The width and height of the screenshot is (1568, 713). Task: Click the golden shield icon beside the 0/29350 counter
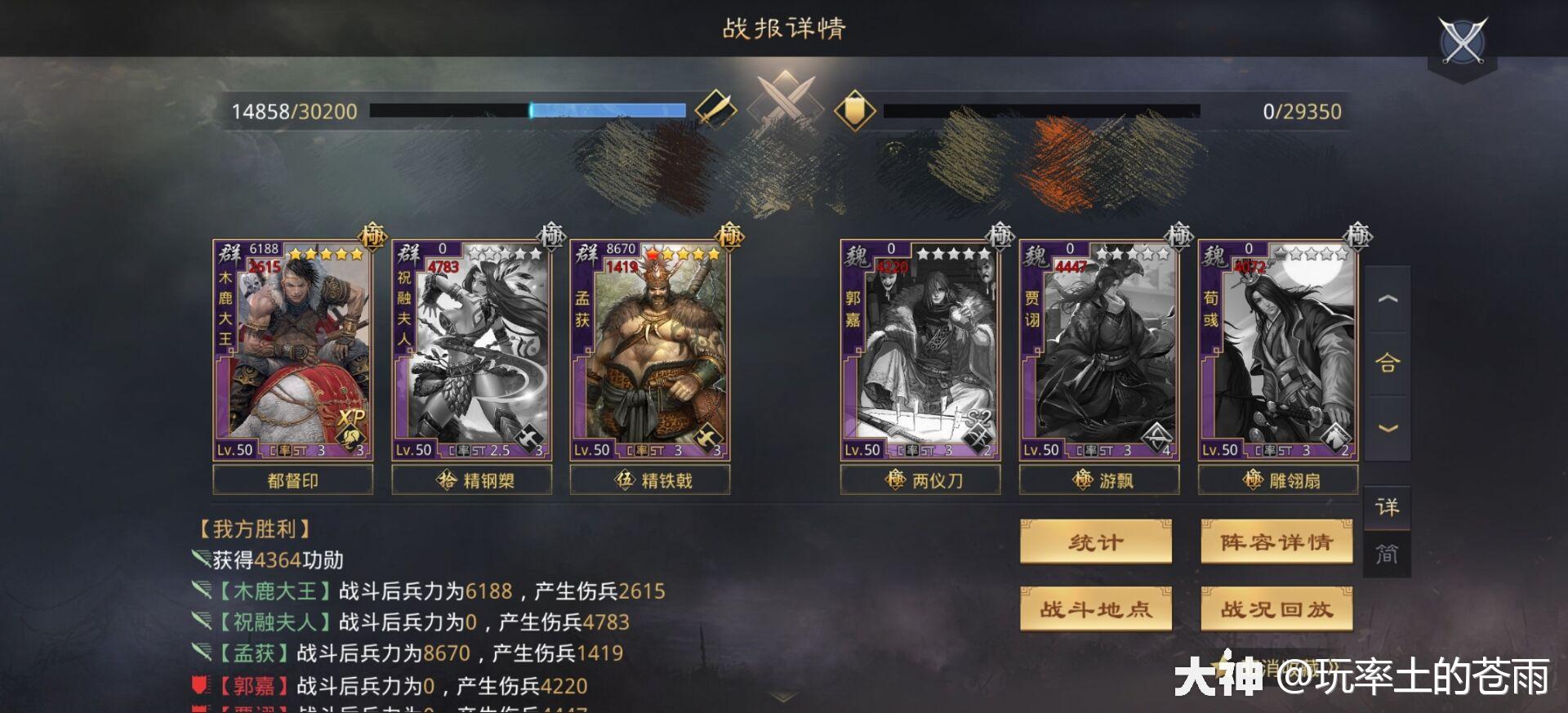[x=854, y=109]
